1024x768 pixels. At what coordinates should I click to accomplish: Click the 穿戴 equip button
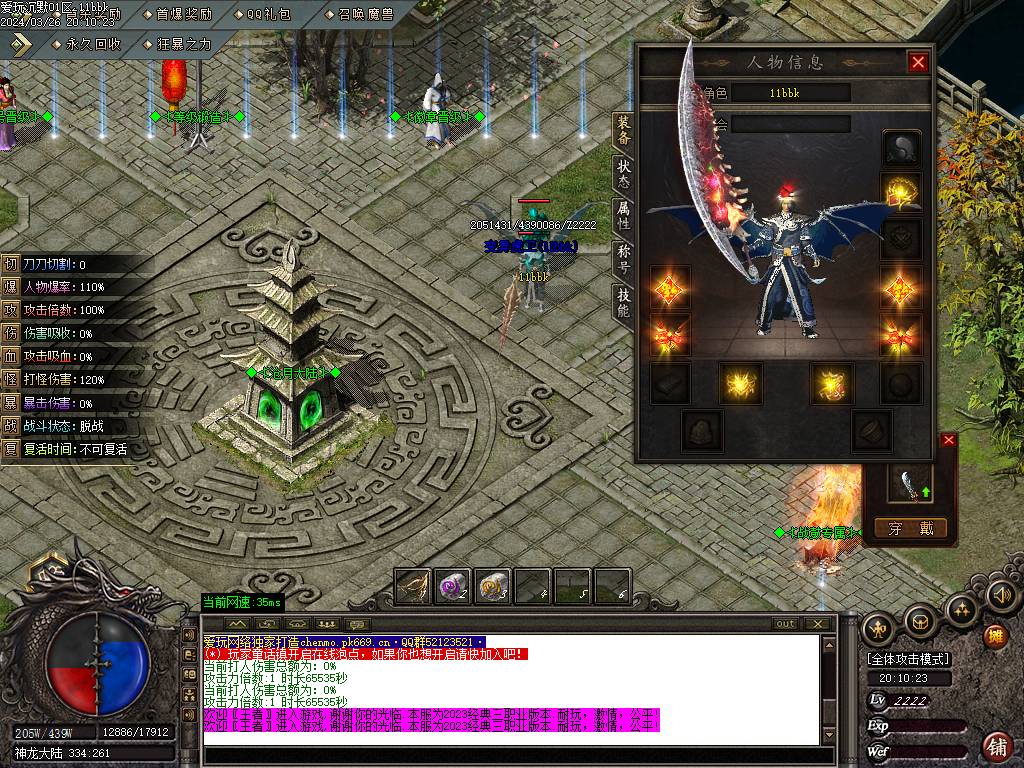coord(910,528)
